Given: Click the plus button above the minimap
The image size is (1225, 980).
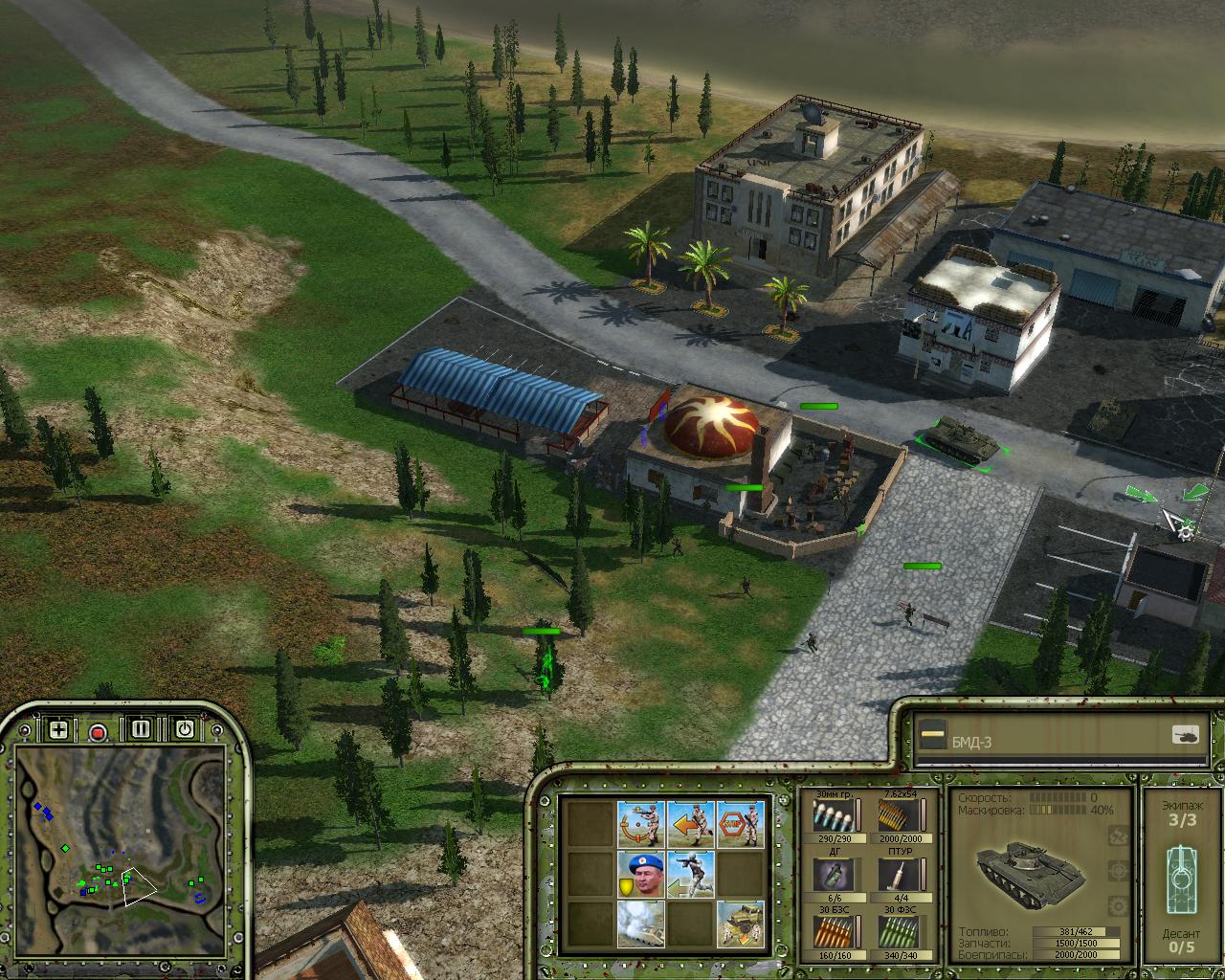Looking at the screenshot, I should (x=58, y=730).
